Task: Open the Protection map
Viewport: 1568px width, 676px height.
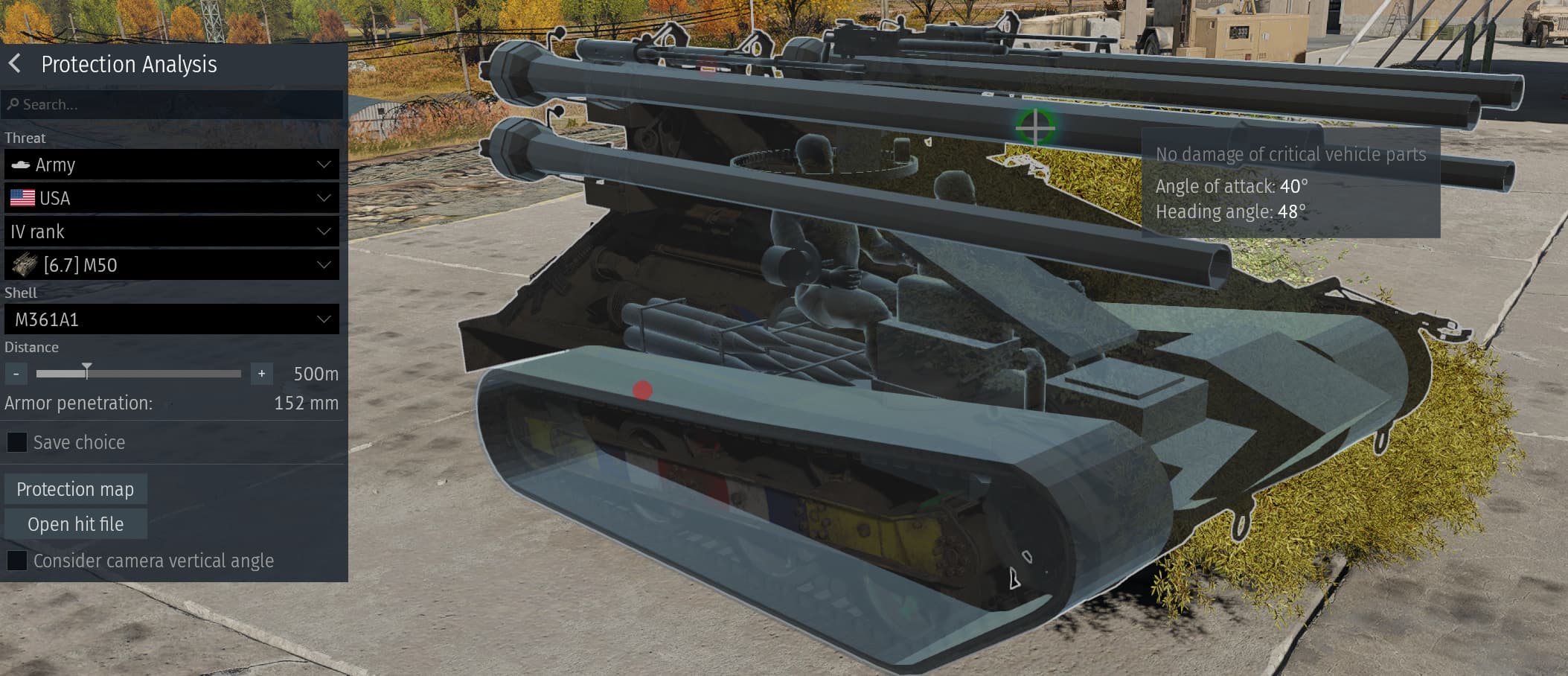Action: click(75, 488)
